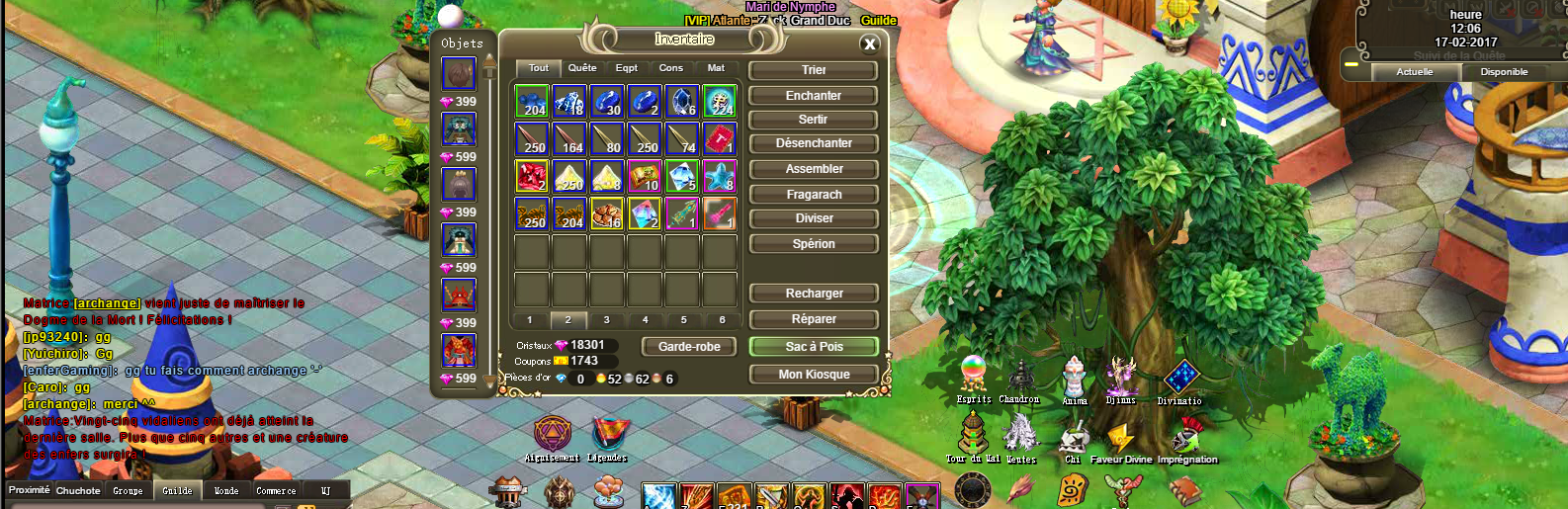Click the Sertir button
This screenshot has width=1568, height=509.
(814, 120)
